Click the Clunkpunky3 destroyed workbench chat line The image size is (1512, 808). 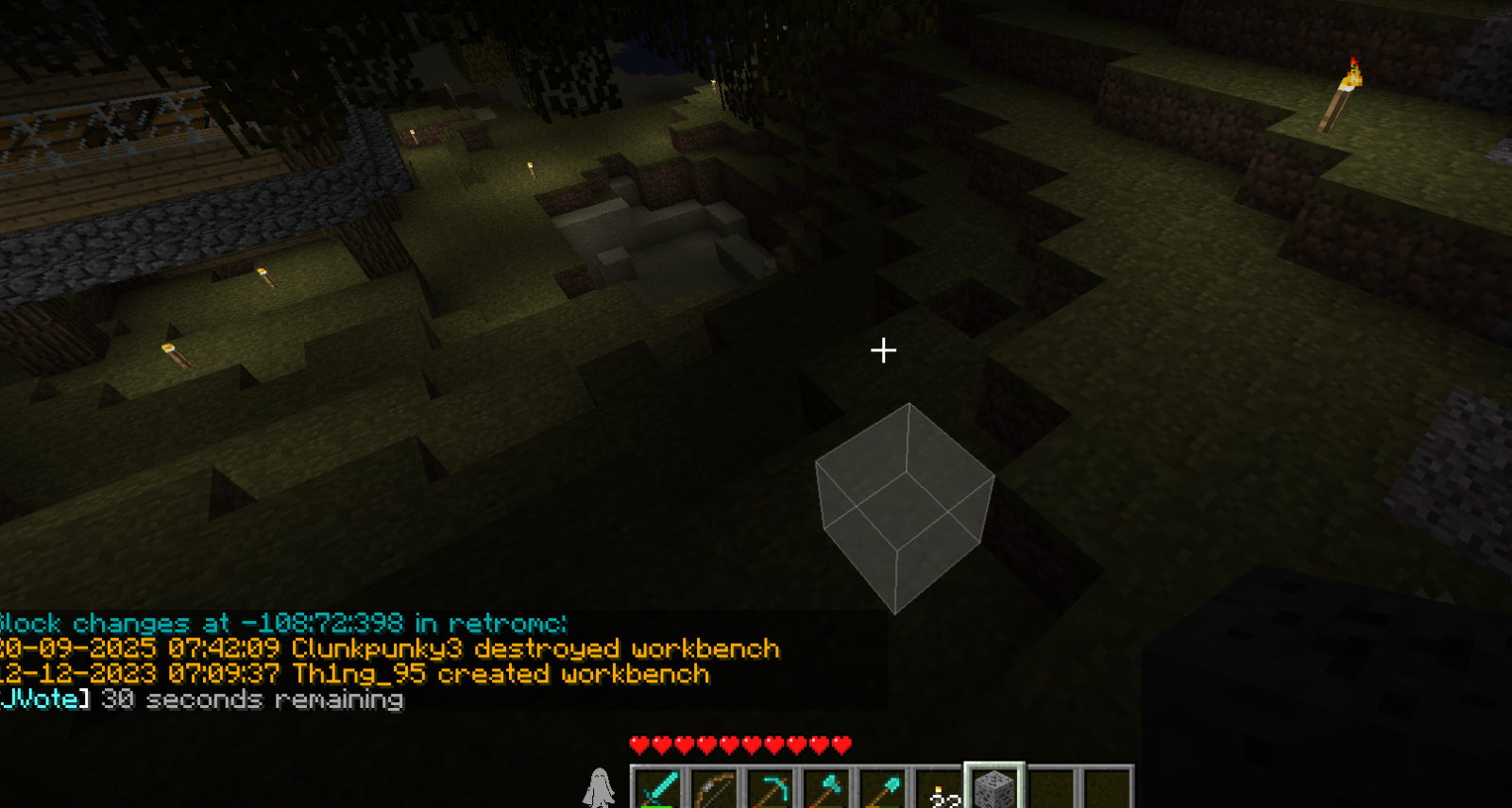coord(390,649)
